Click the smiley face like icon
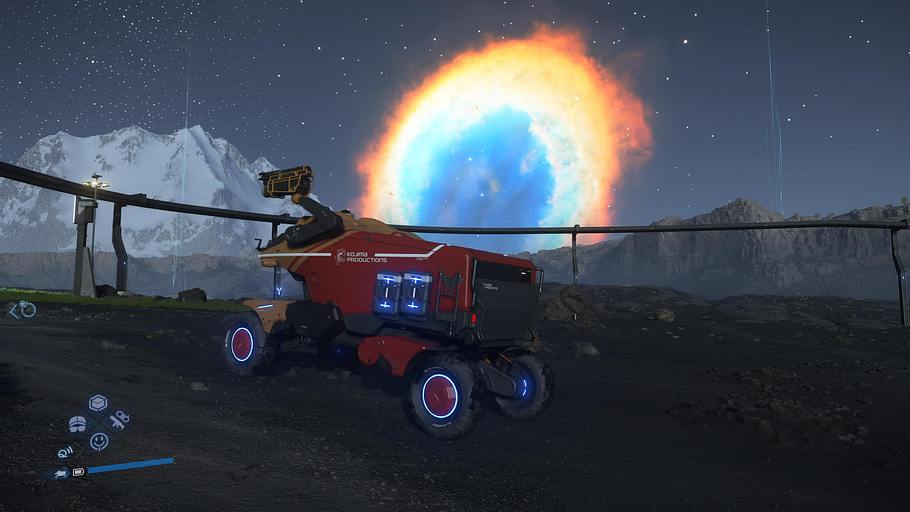The height and width of the screenshot is (512, 910). (98, 440)
